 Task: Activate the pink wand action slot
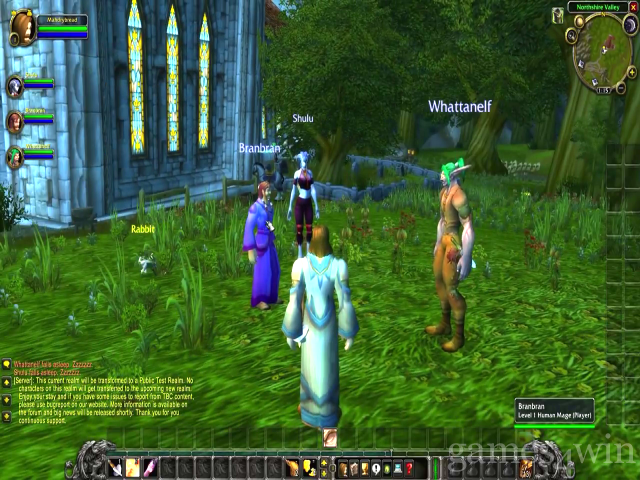tap(150, 468)
